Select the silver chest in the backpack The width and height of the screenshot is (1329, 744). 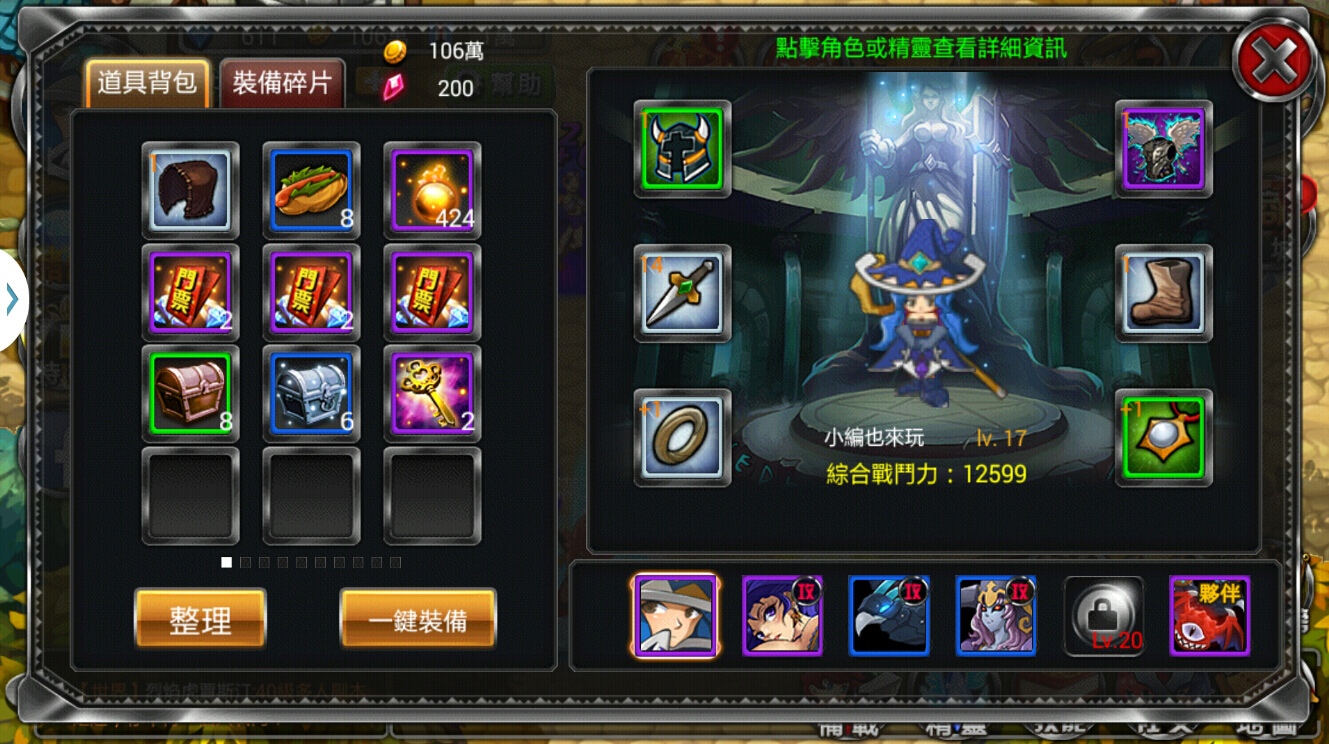[310, 392]
